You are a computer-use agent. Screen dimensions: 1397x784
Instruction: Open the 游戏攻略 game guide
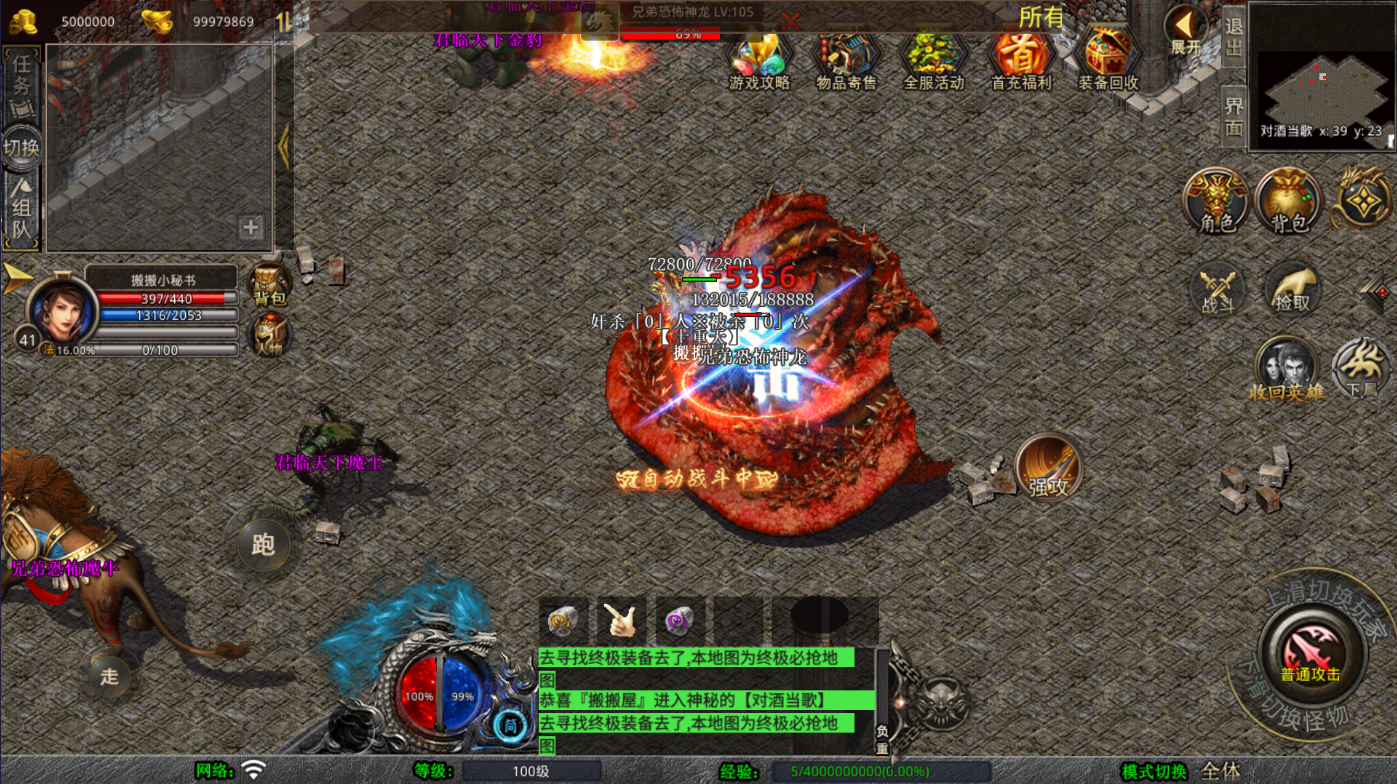[x=759, y=60]
